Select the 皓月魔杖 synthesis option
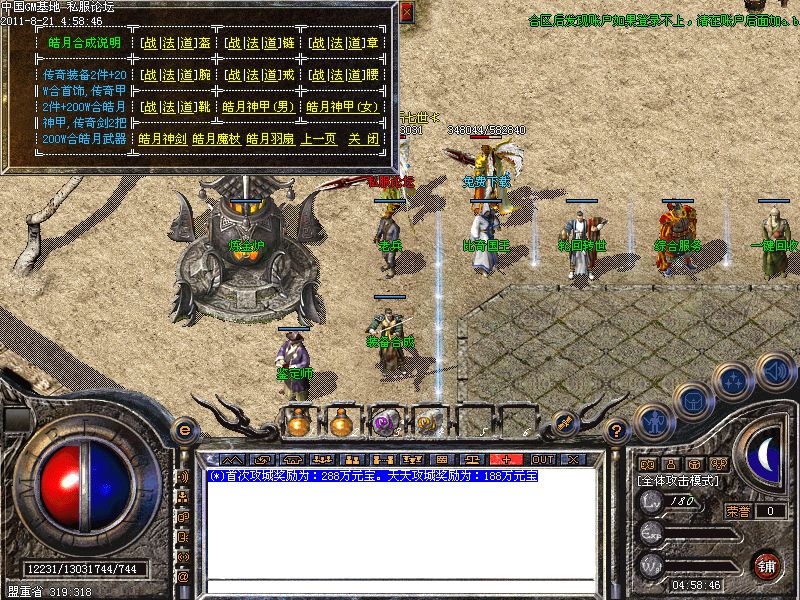 [x=215, y=139]
